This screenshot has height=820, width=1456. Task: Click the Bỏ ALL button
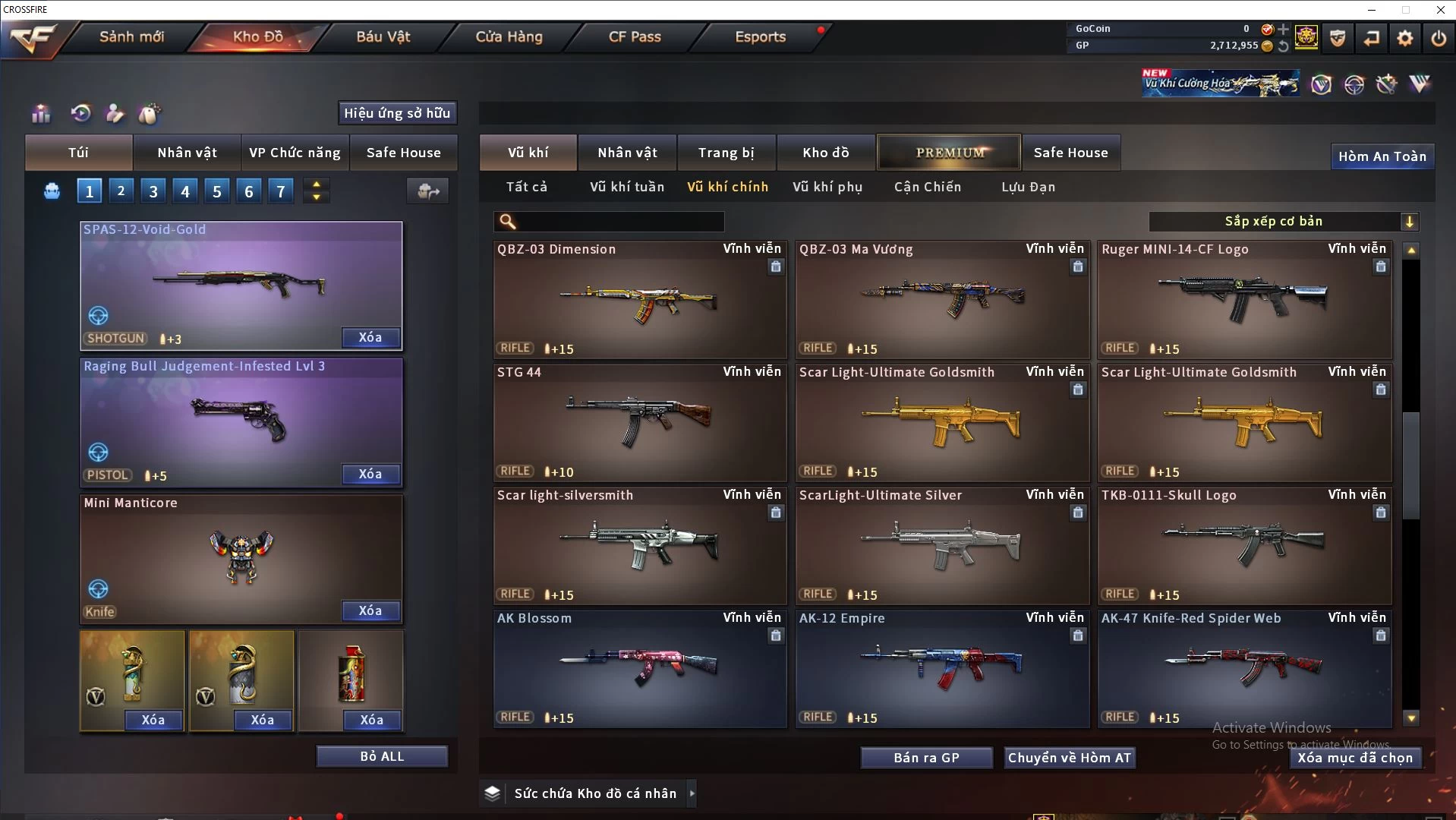tap(382, 756)
